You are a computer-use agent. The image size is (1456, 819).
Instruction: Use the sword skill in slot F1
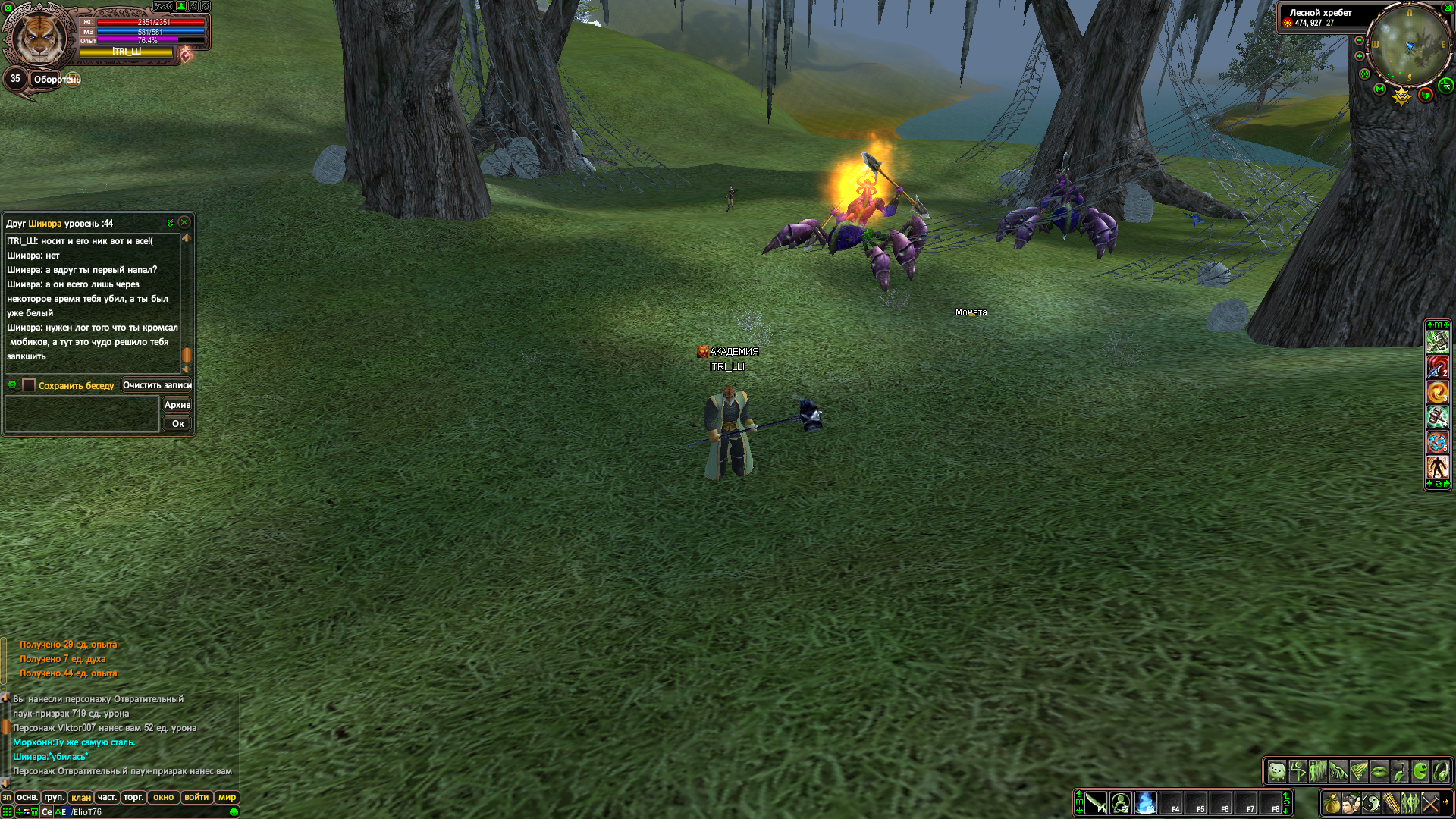pos(1096,802)
